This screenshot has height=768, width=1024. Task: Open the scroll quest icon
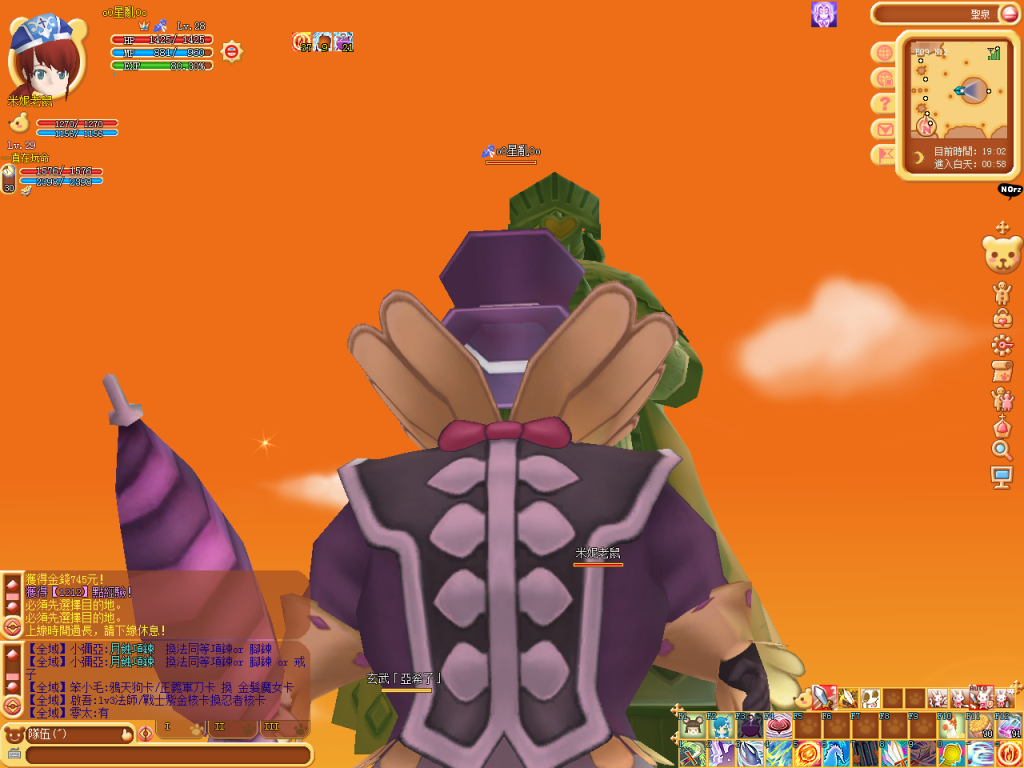[1002, 372]
